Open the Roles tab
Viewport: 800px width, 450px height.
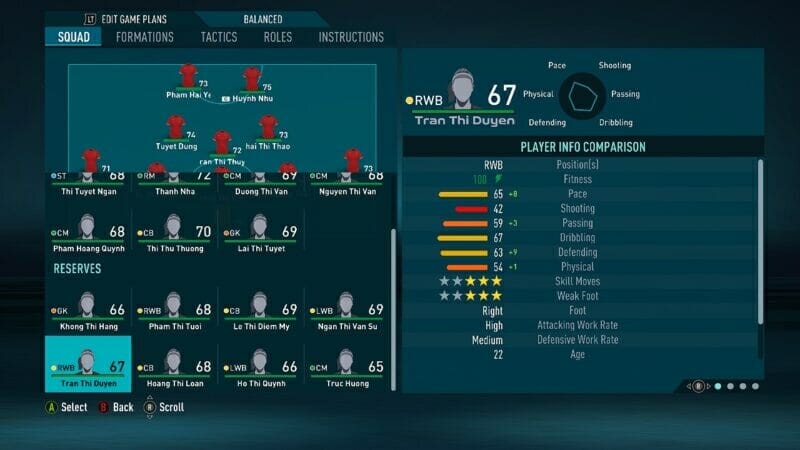278,37
